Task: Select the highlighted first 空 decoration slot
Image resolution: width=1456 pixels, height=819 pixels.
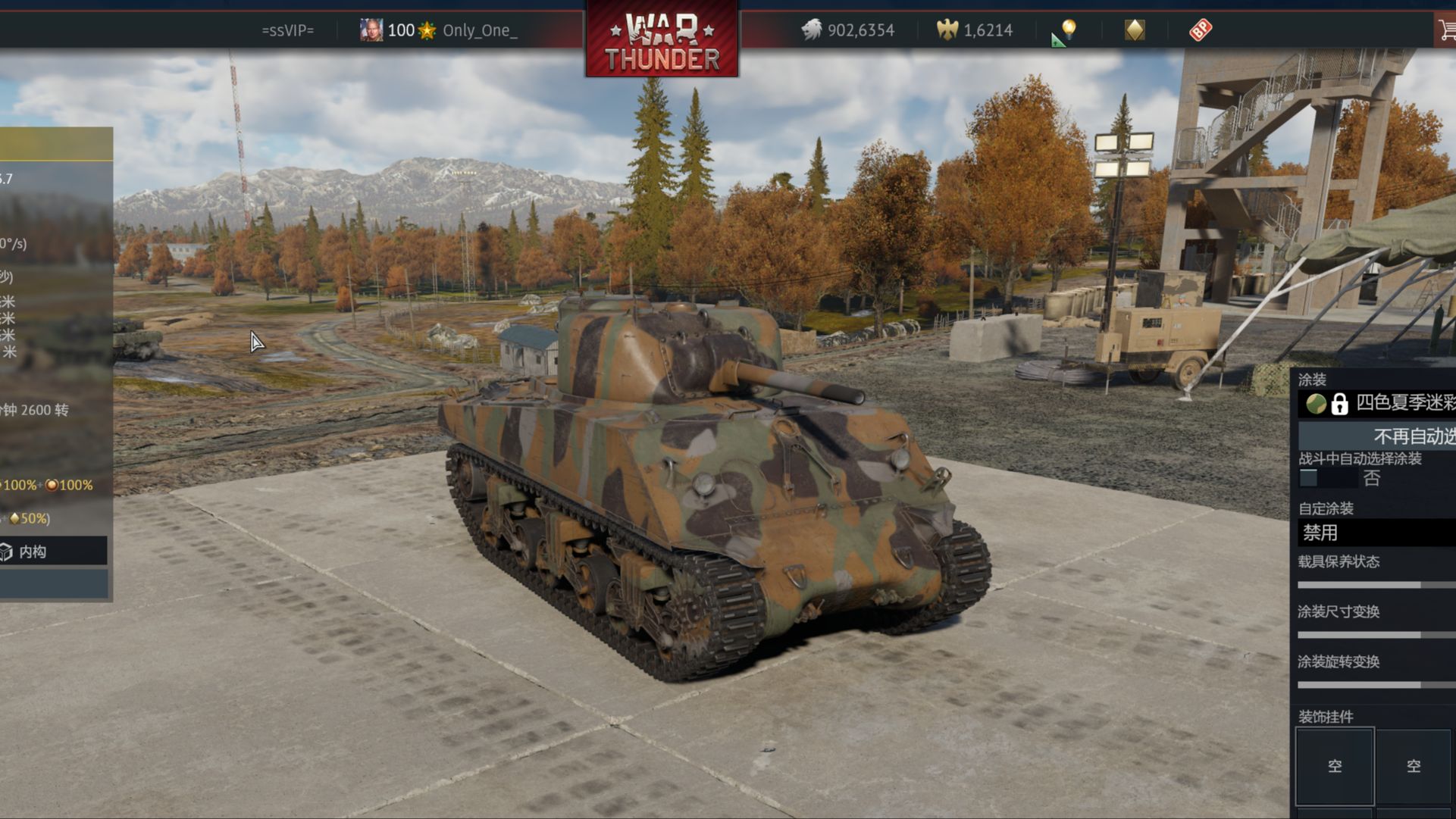Action: pos(1335,766)
